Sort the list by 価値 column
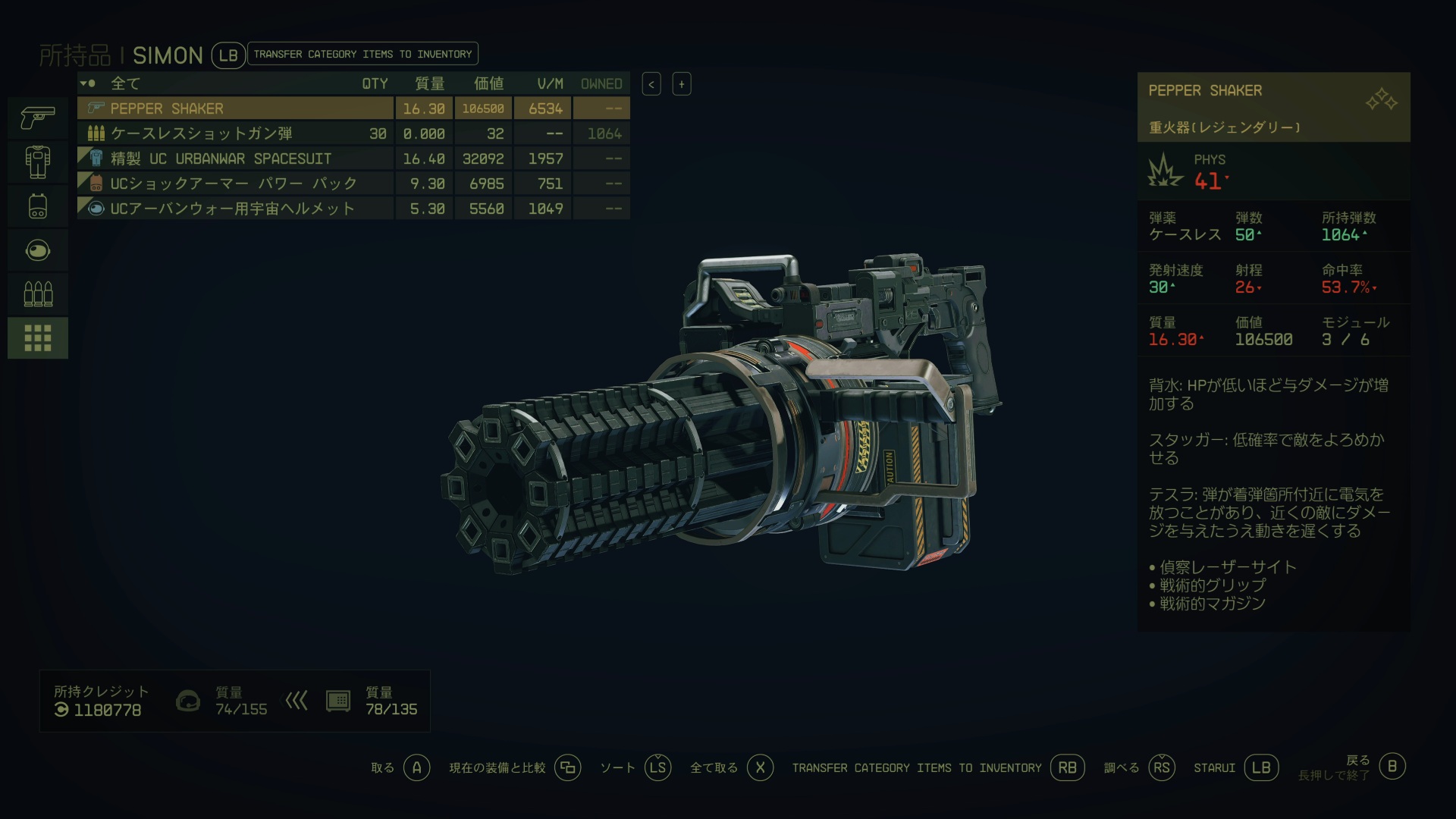The height and width of the screenshot is (819, 1456). click(488, 83)
